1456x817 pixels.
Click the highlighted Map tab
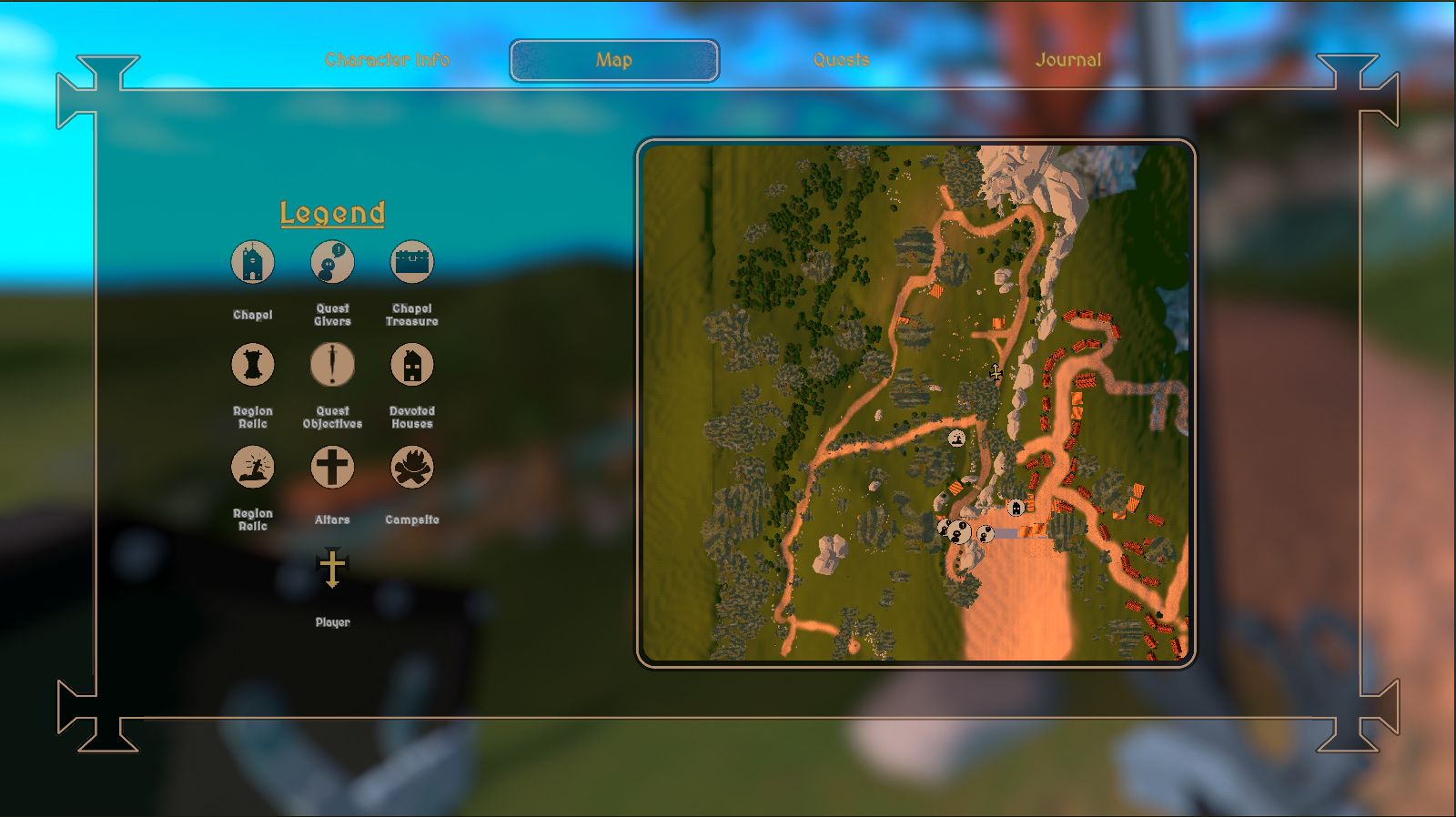pyautogui.click(x=614, y=61)
